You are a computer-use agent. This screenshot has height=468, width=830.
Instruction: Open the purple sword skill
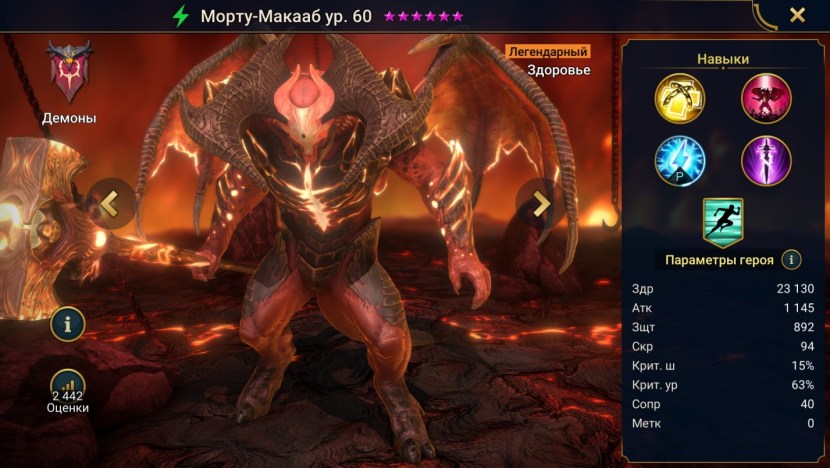click(x=766, y=160)
